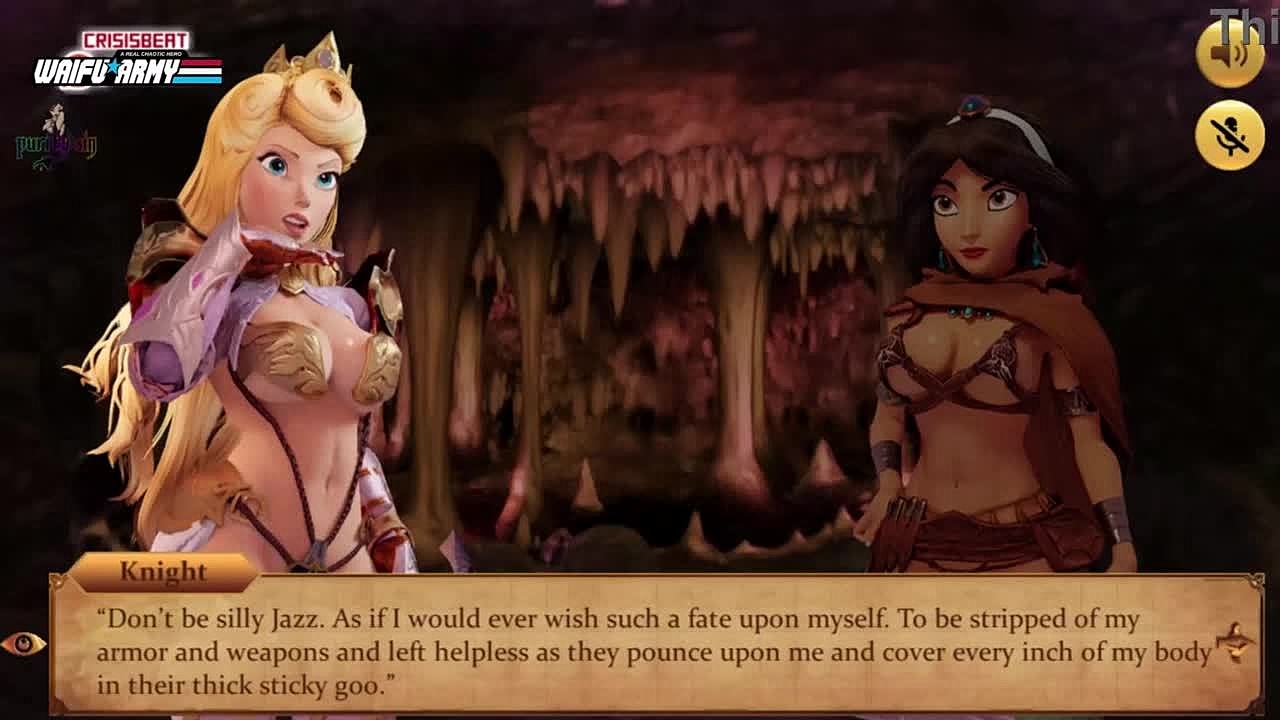Hide dialogue using the eye icon
This screenshot has height=720, width=1280.
click(23, 644)
